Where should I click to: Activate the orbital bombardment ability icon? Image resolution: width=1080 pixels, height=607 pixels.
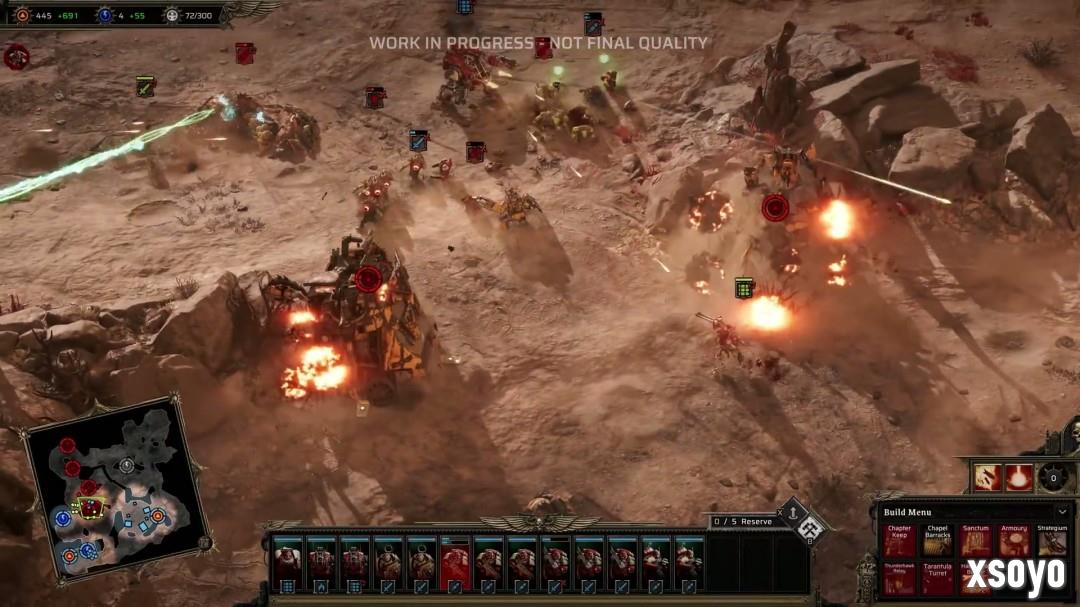(x=988, y=477)
